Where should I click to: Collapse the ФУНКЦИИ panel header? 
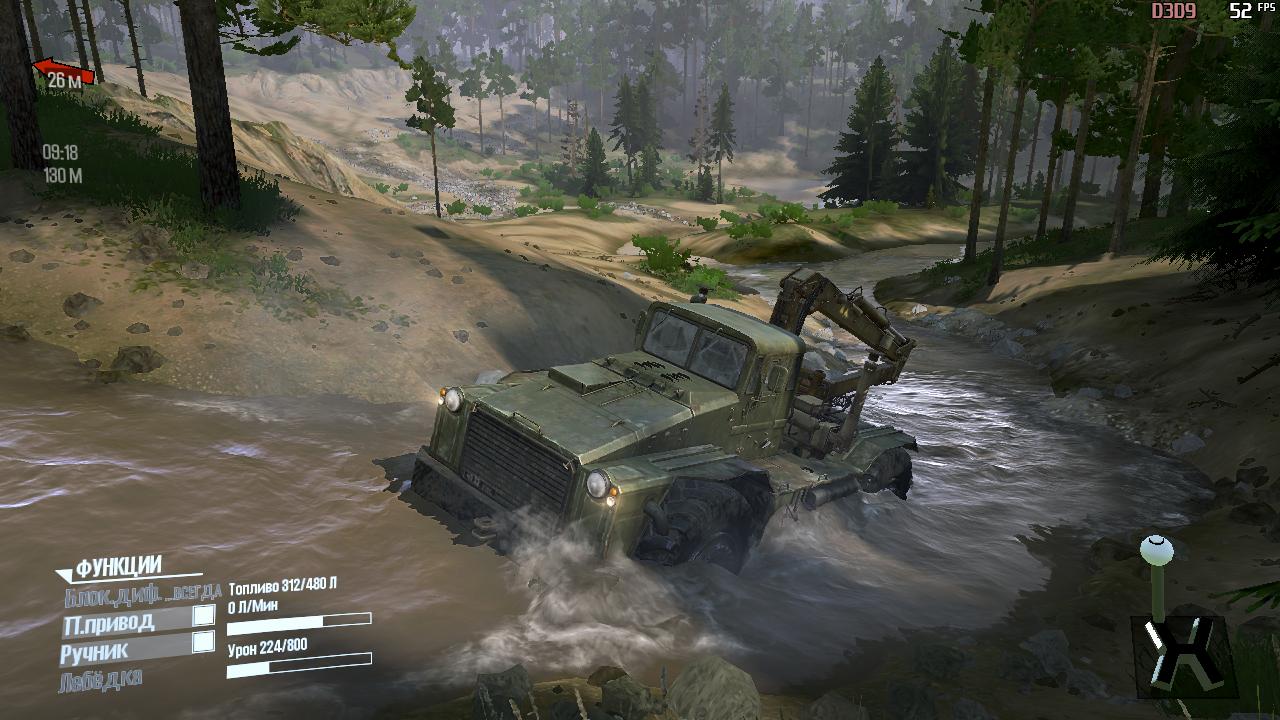tap(109, 568)
